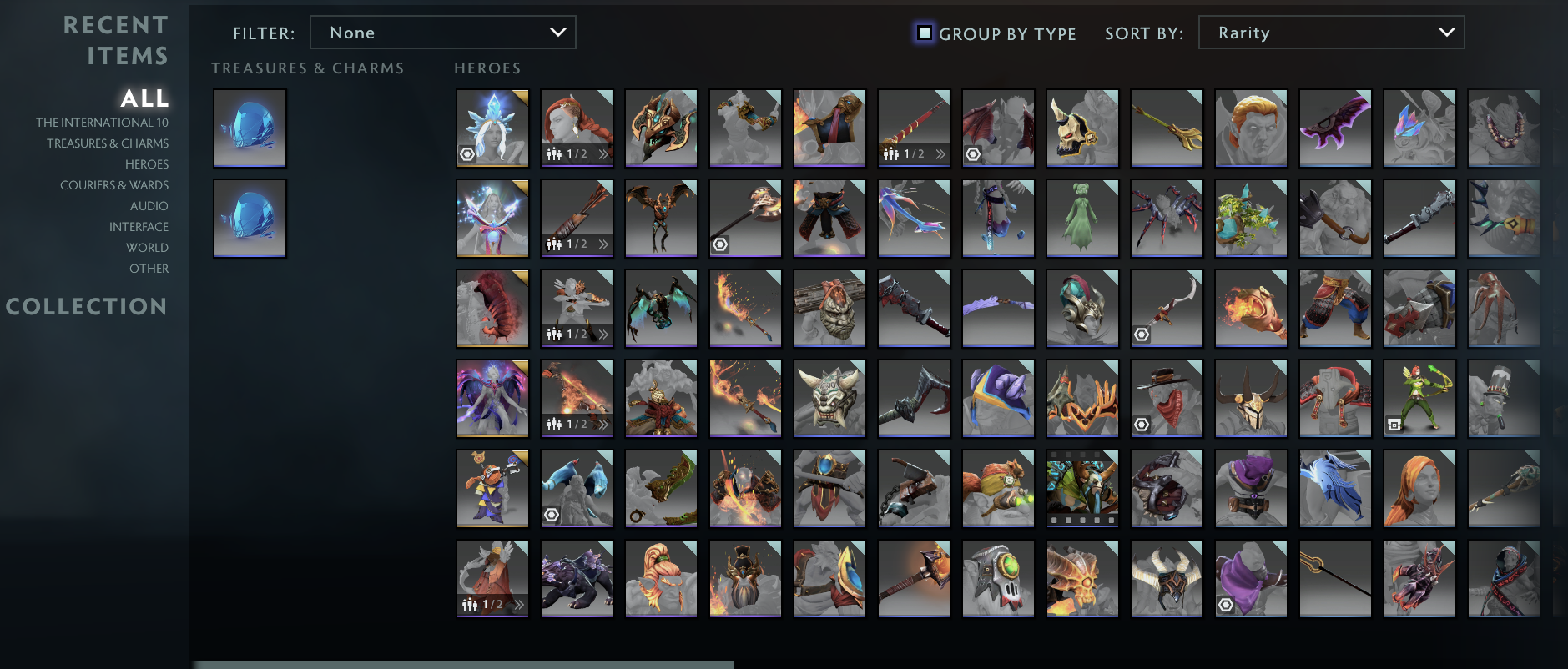Click the taunt pose icon on the Windranger taunt item
Viewport: 1568px width, 669px height.
pos(1394,425)
